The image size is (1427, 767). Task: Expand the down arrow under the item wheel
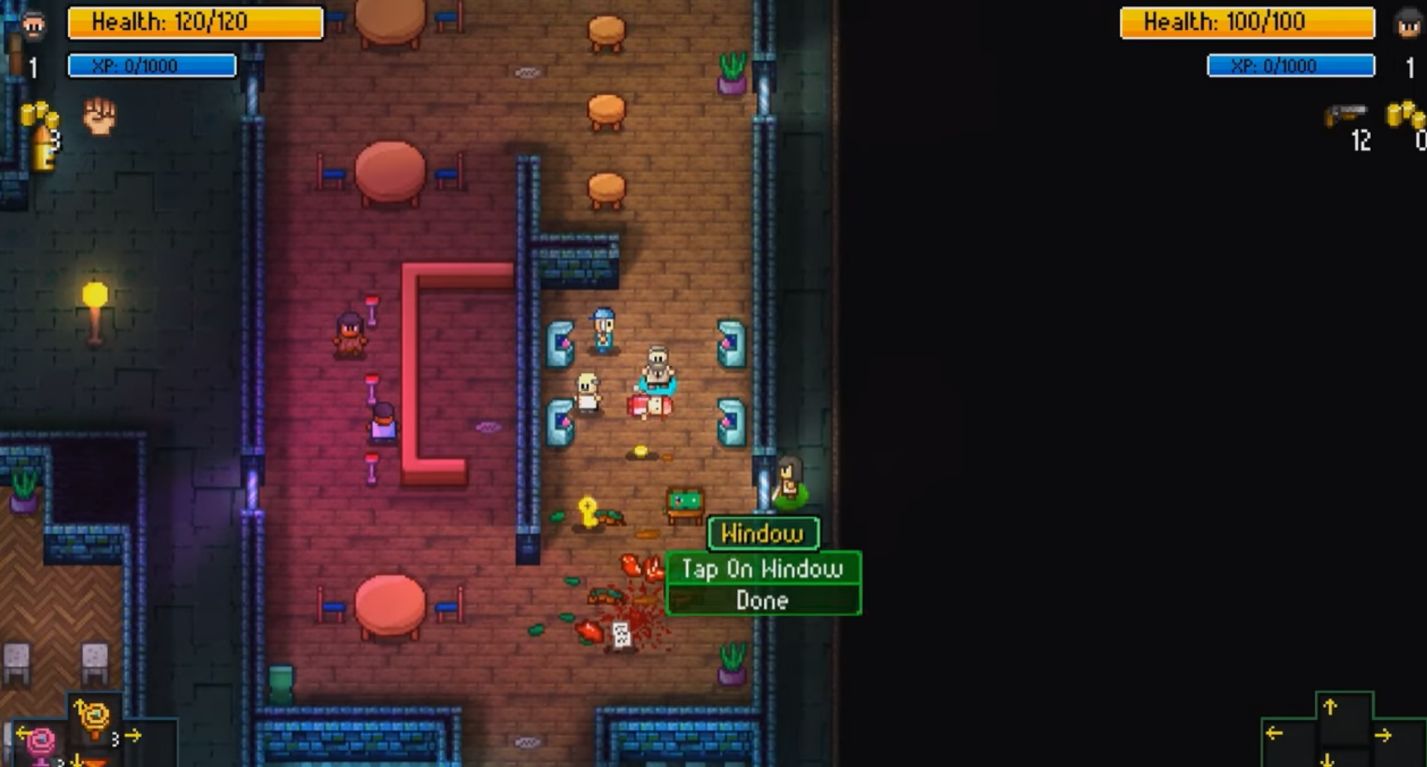coord(76,761)
